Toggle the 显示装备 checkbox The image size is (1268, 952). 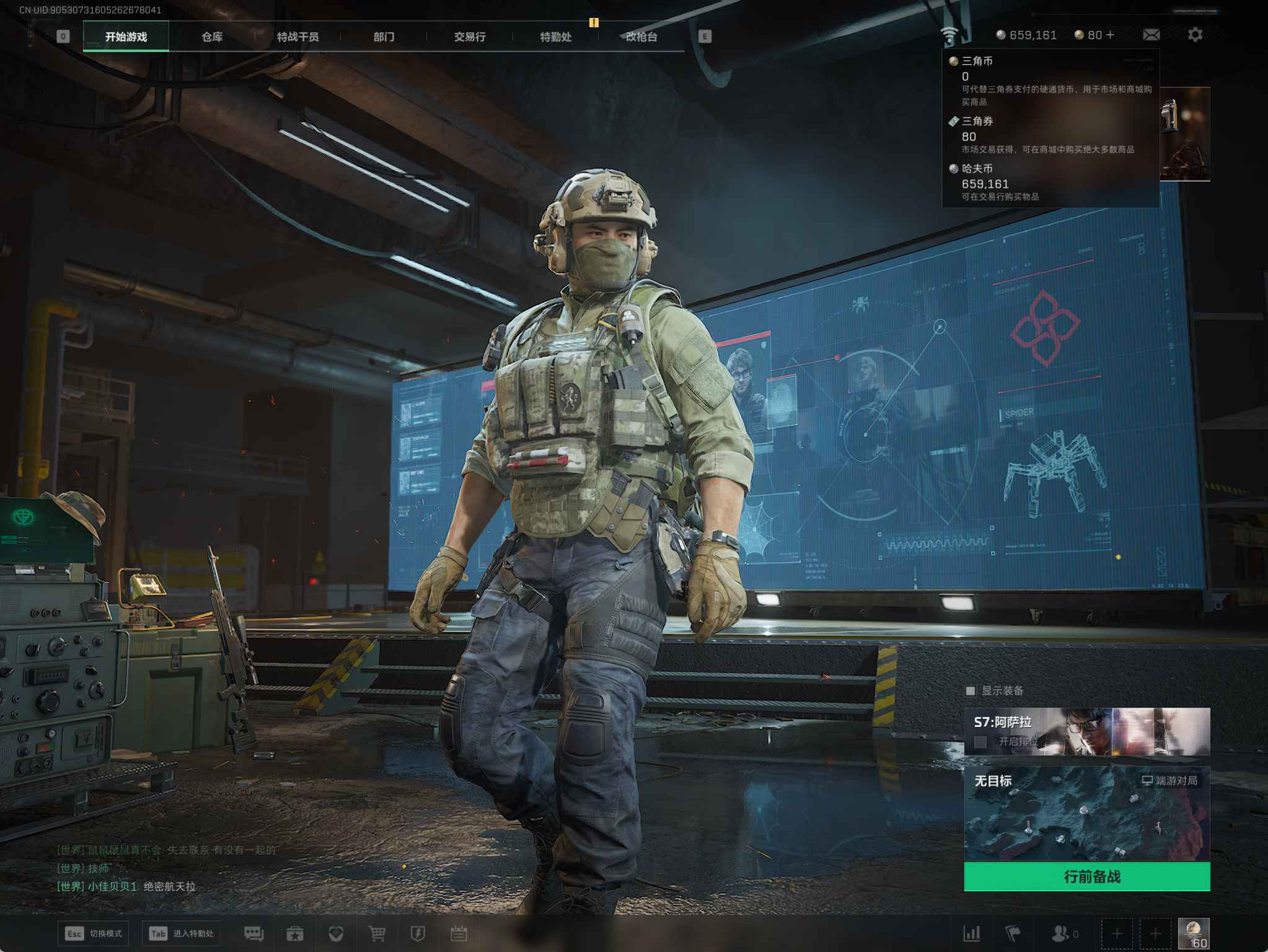[971, 690]
